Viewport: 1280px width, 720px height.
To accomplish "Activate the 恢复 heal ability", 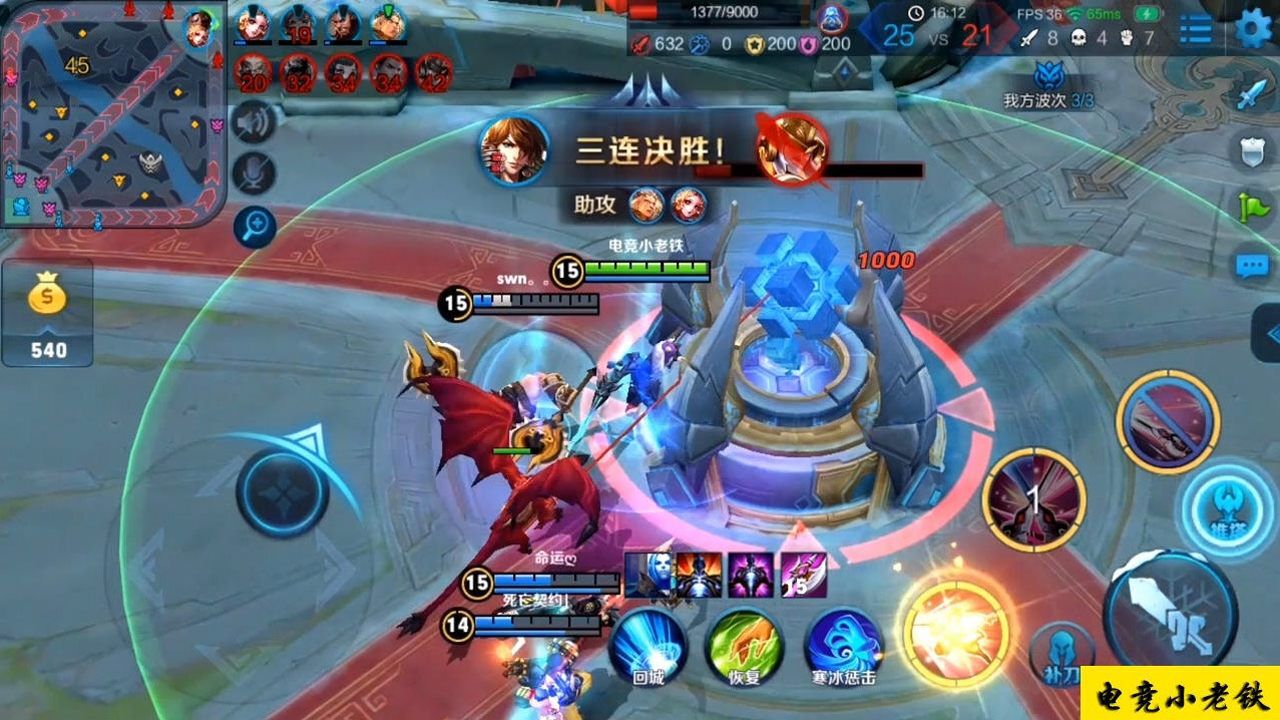I will point(744,645).
